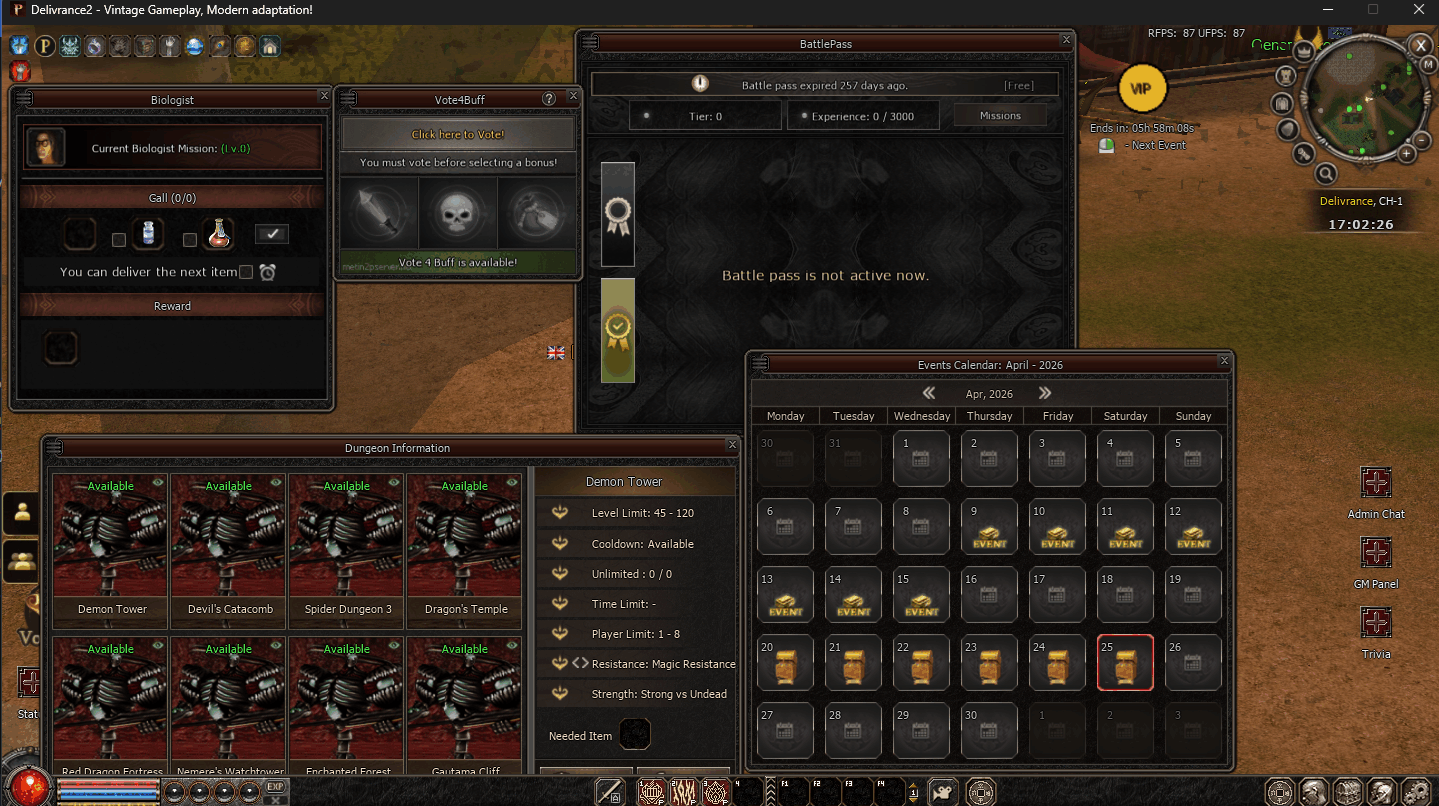The height and width of the screenshot is (806, 1439).
Task: Click the yellow VIP badge
Action: (x=1141, y=89)
